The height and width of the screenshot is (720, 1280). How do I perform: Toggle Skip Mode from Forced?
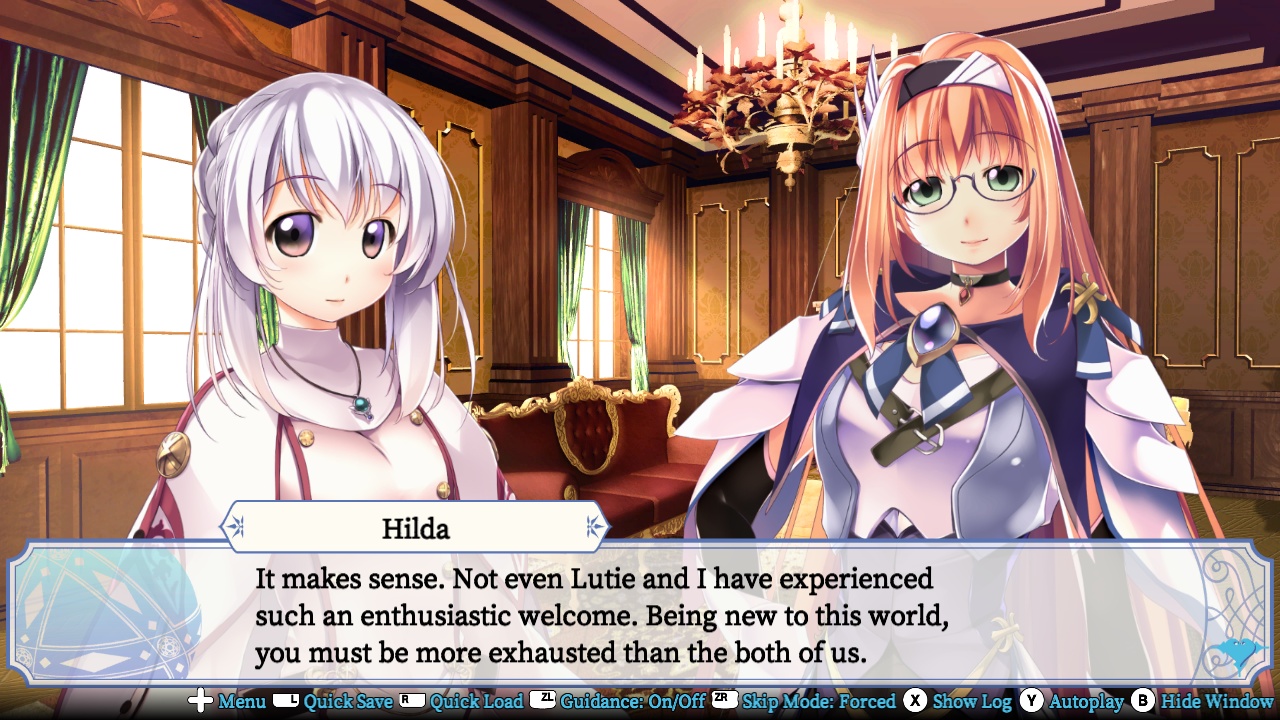(820, 702)
